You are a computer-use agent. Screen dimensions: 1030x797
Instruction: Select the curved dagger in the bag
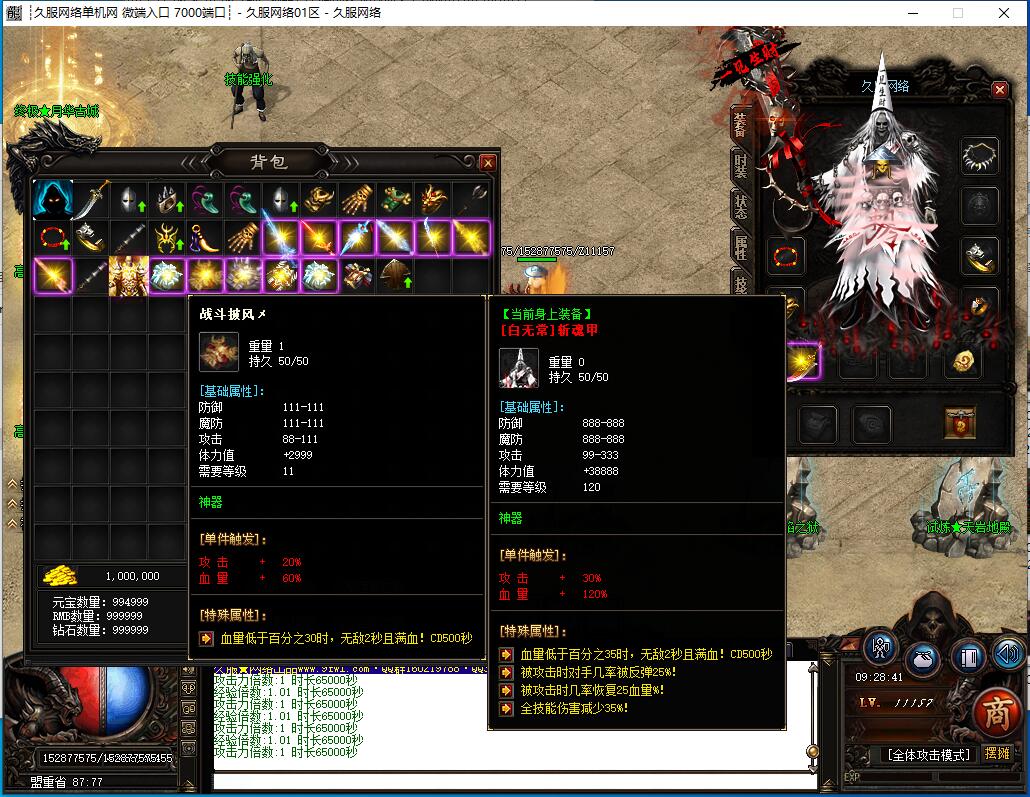click(x=90, y=199)
